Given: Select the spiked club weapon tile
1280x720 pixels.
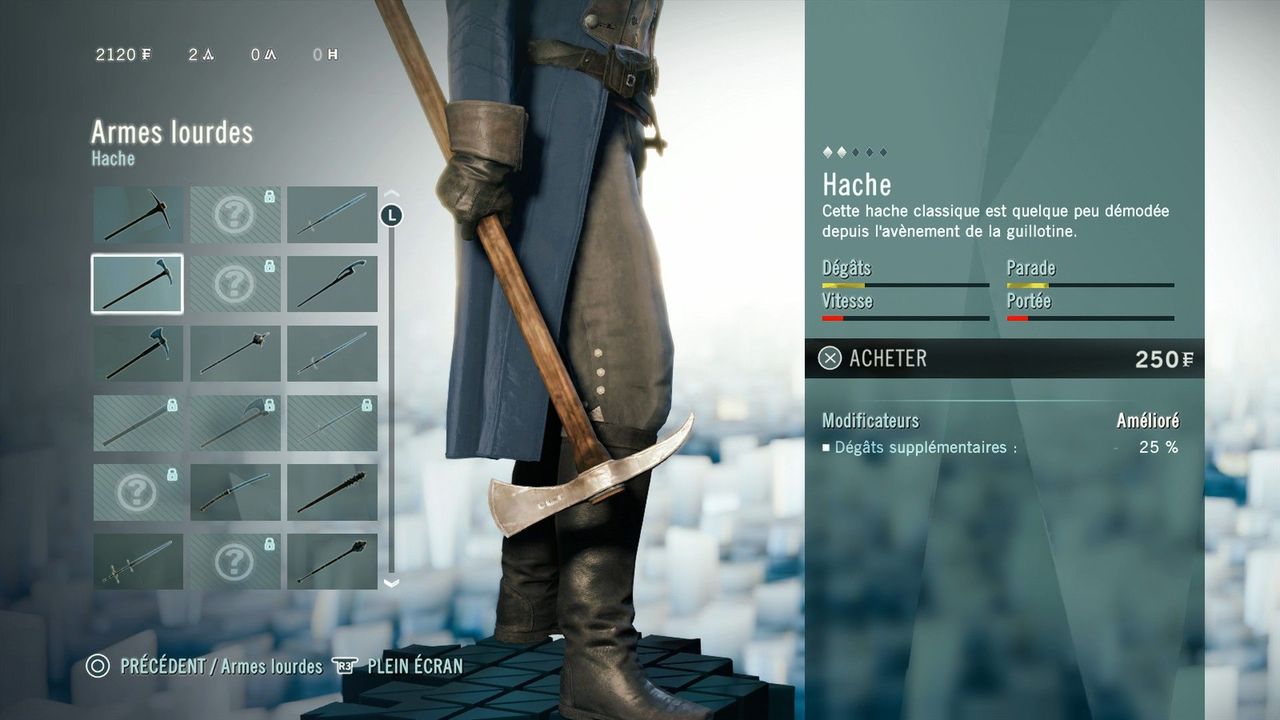Looking at the screenshot, I should (x=332, y=492).
